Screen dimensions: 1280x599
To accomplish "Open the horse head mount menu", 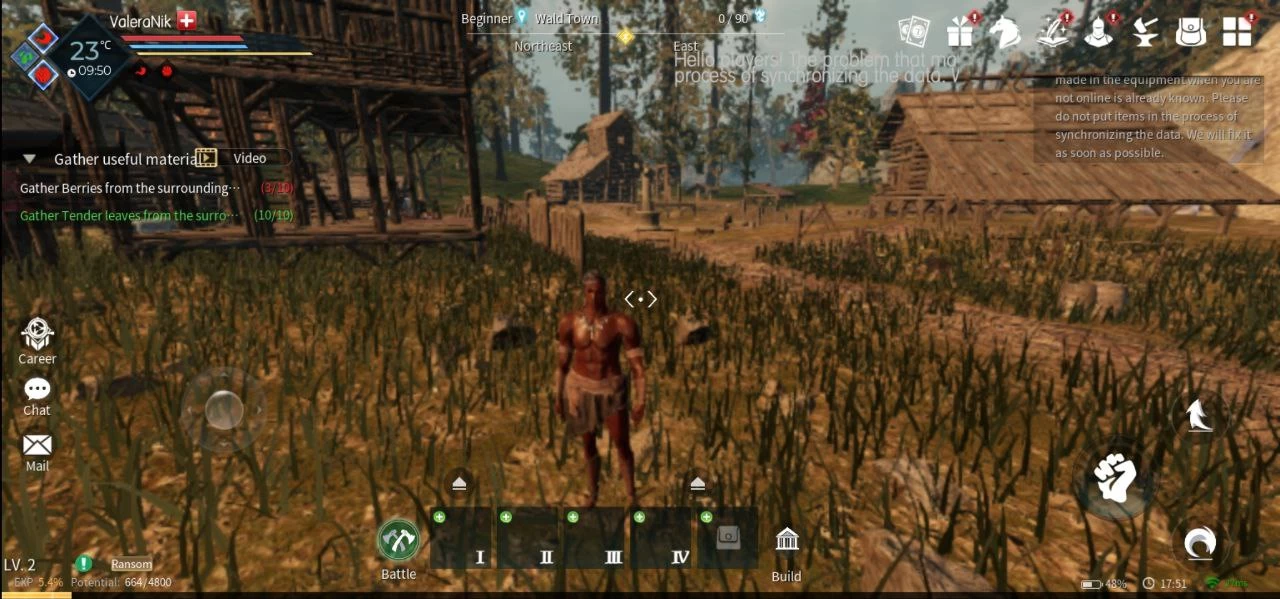I will 1005,32.
